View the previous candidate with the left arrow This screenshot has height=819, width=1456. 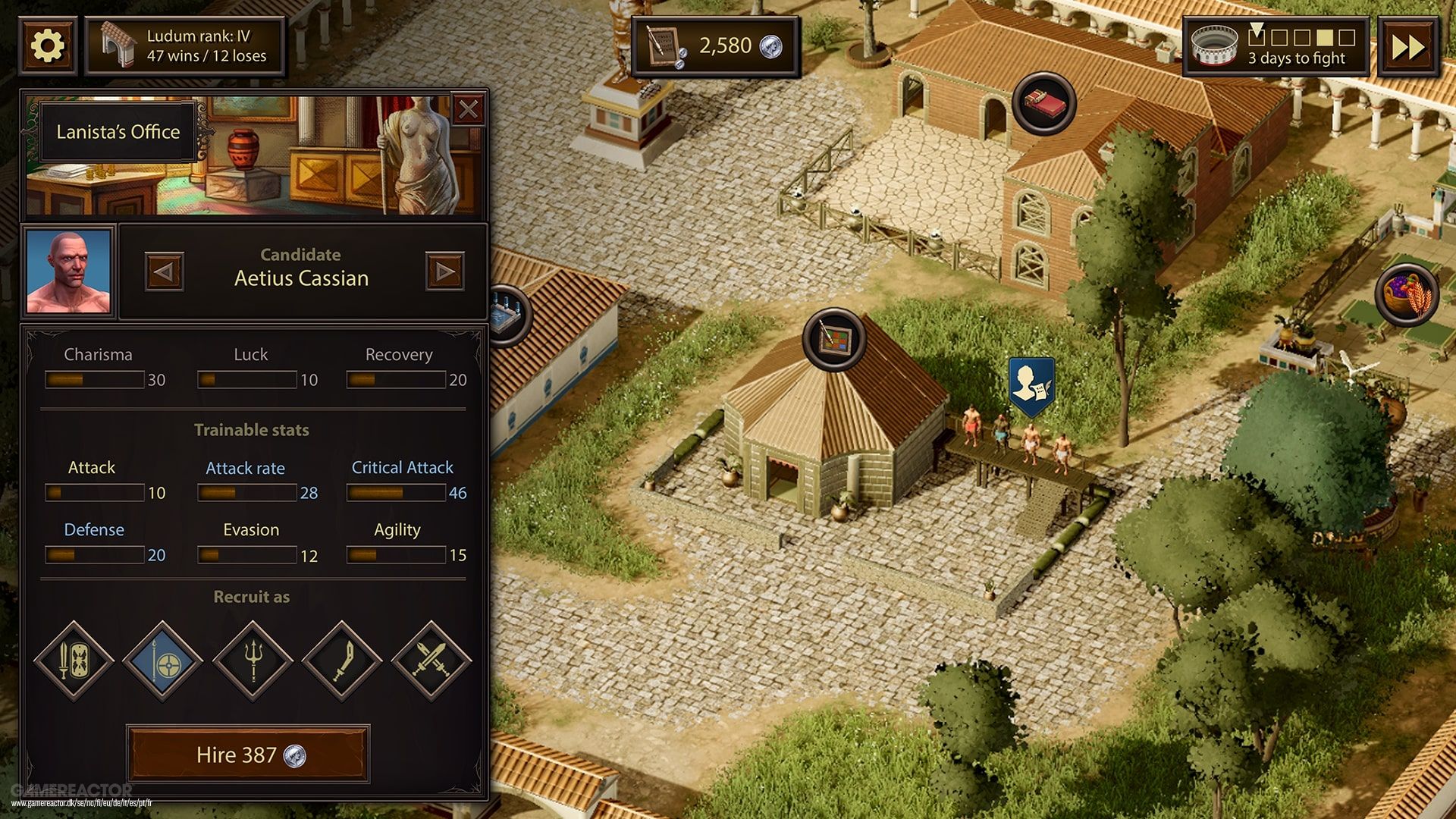click(x=165, y=271)
